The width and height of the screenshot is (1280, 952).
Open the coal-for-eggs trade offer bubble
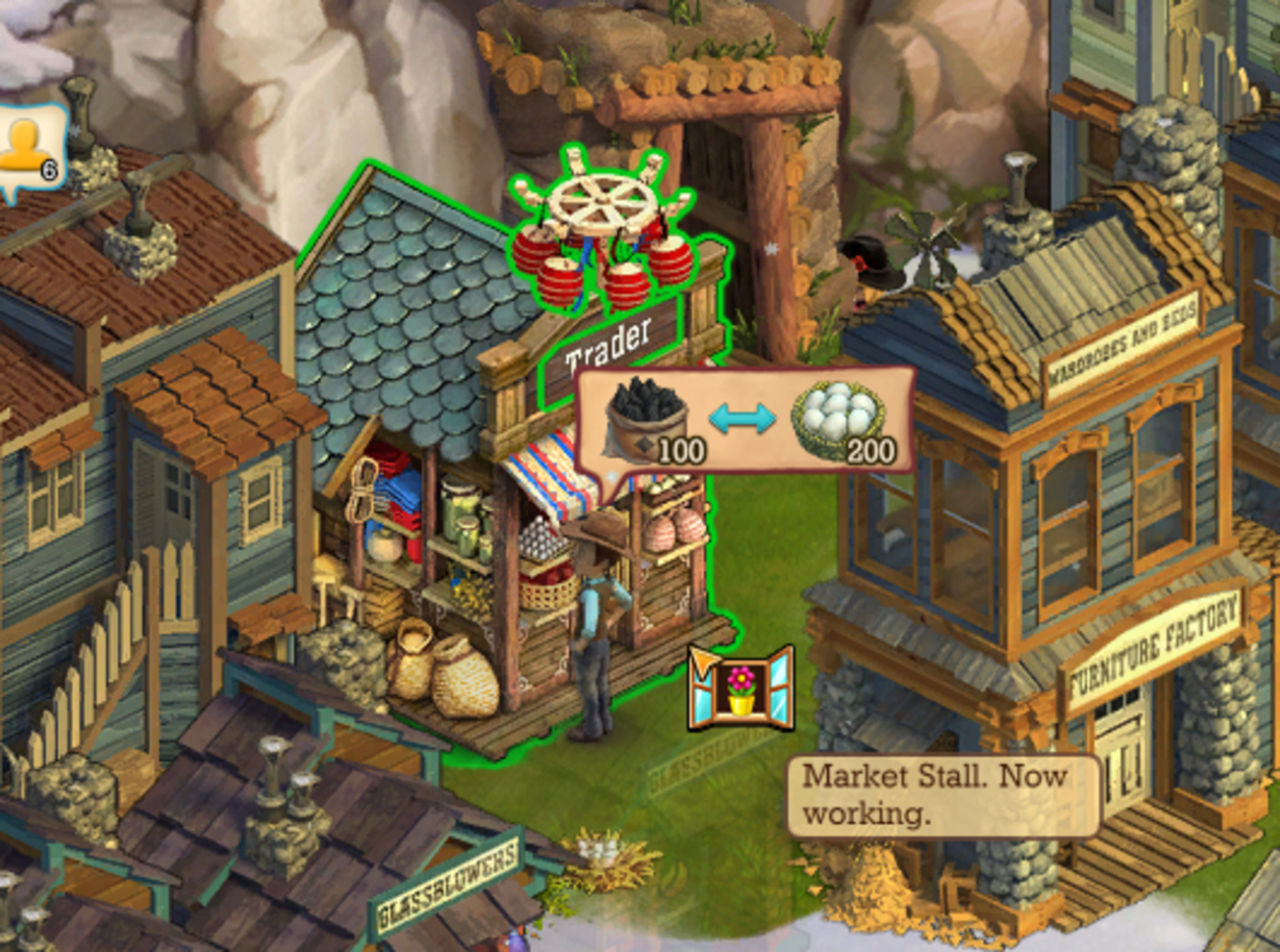(744, 420)
